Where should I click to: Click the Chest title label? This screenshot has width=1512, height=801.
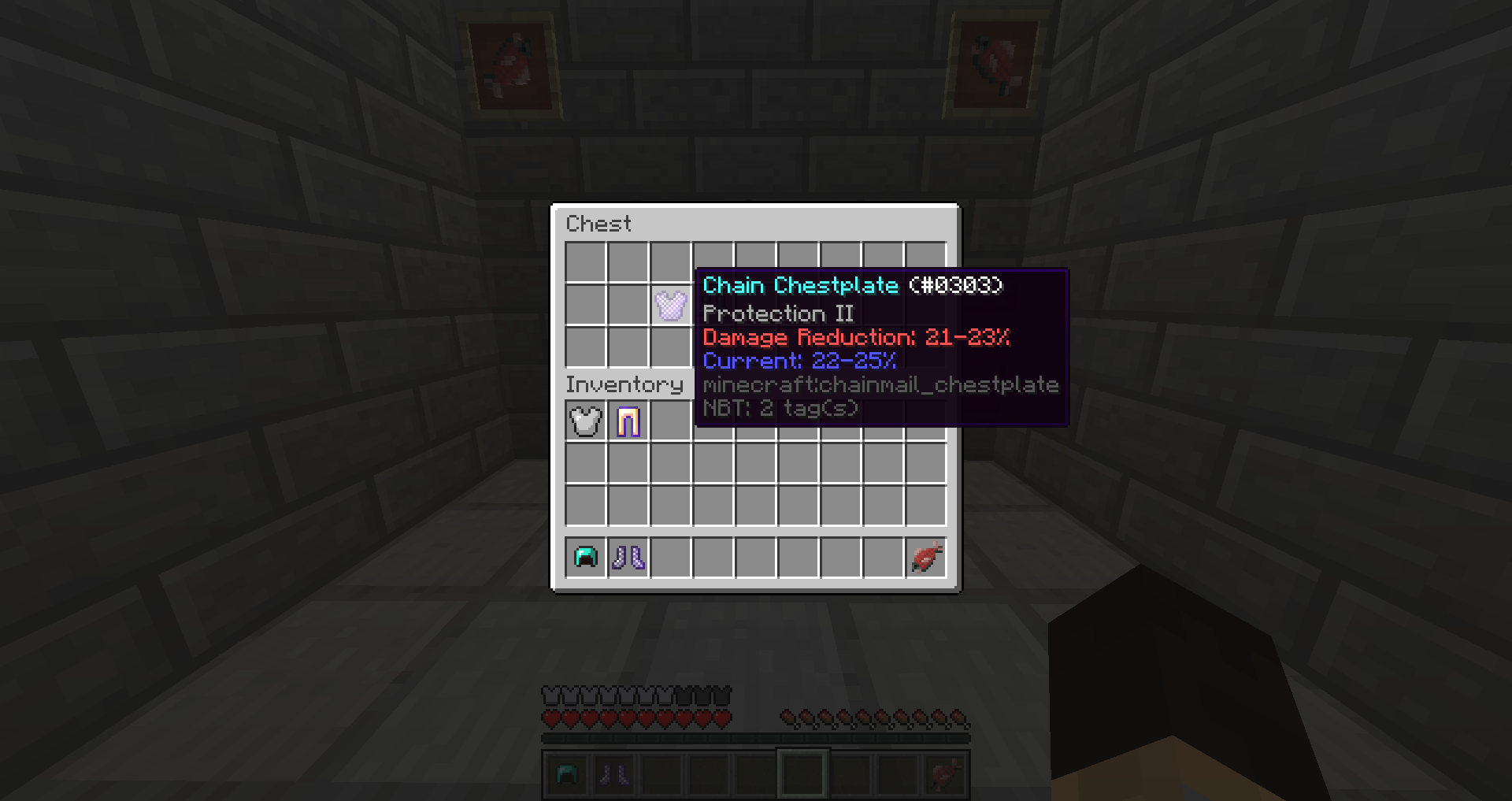(598, 224)
